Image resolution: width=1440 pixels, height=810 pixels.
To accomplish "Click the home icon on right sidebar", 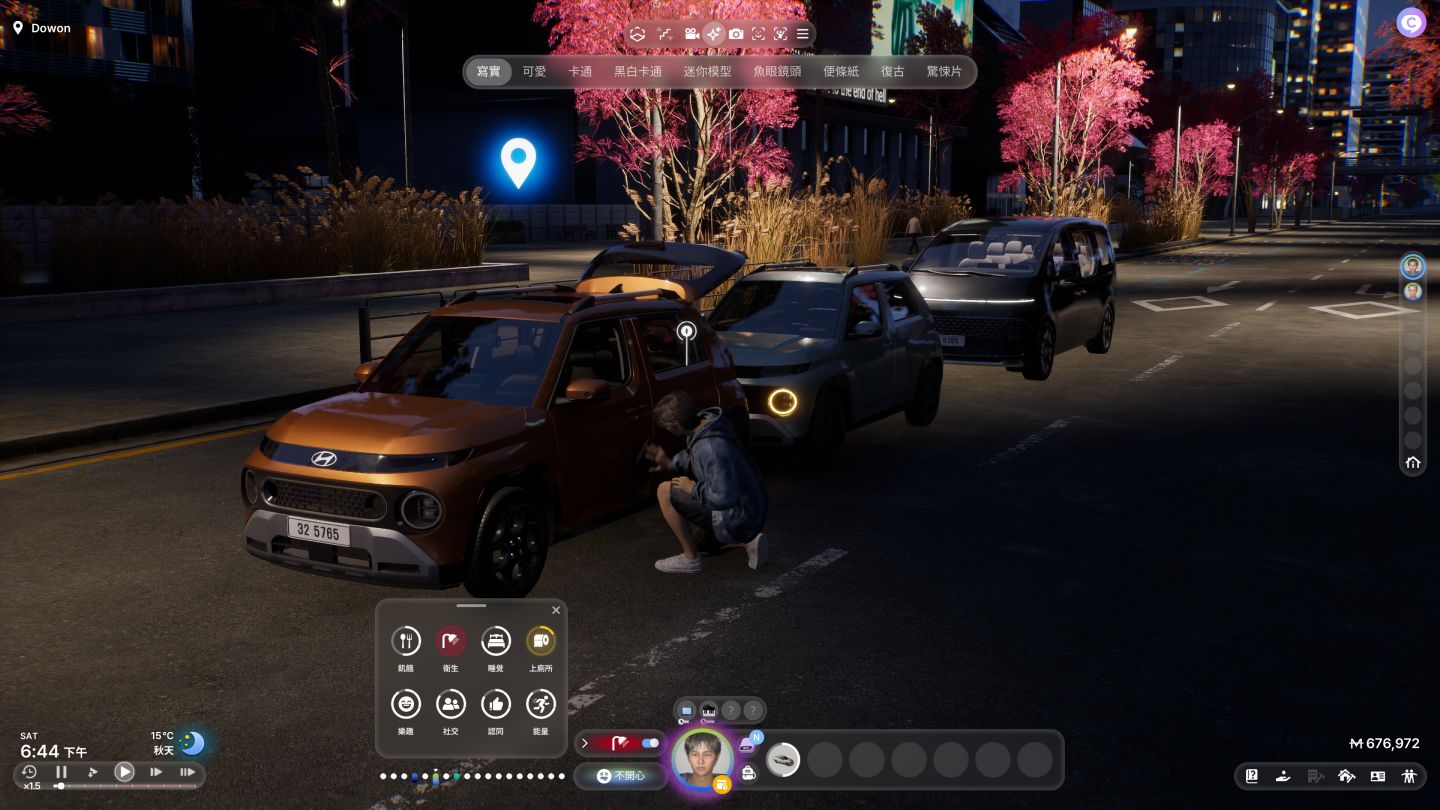I will click(x=1413, y=462).
